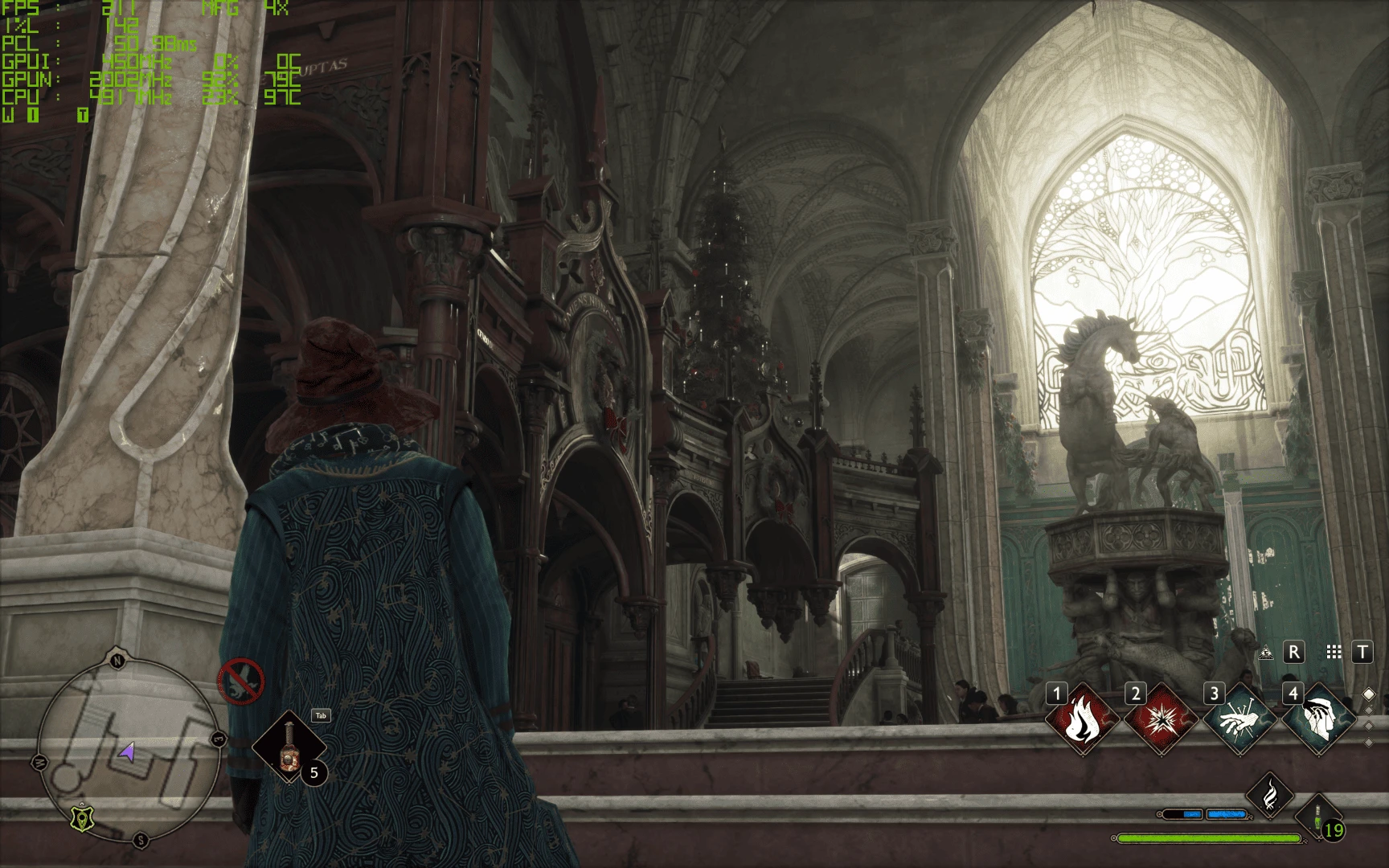Click the purple player arrow on the minimap
Image resolution: width=1389 pixels, height=868 pixels.
(x=127, y=752)
